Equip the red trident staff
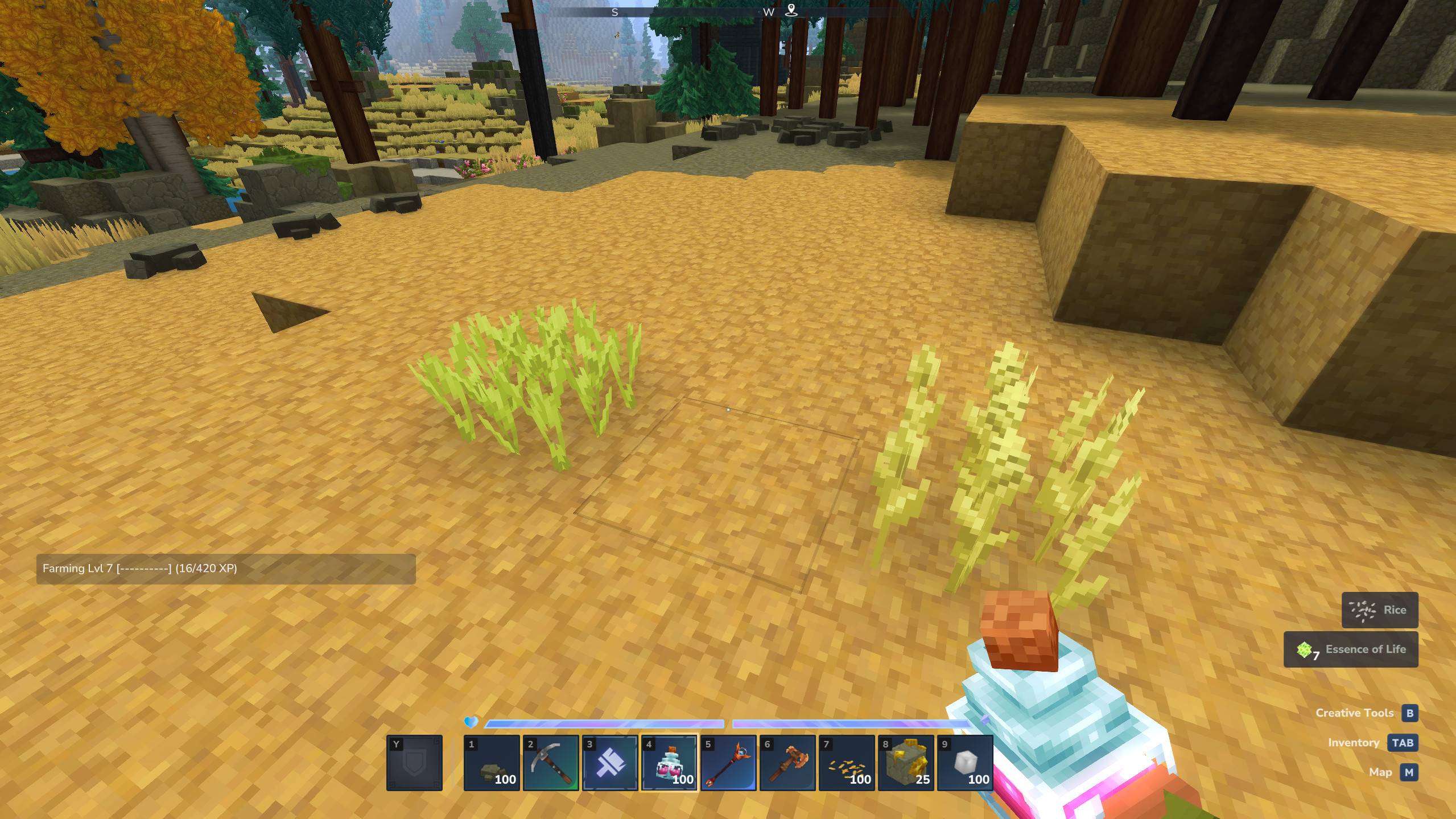 [x=728, y=763]
